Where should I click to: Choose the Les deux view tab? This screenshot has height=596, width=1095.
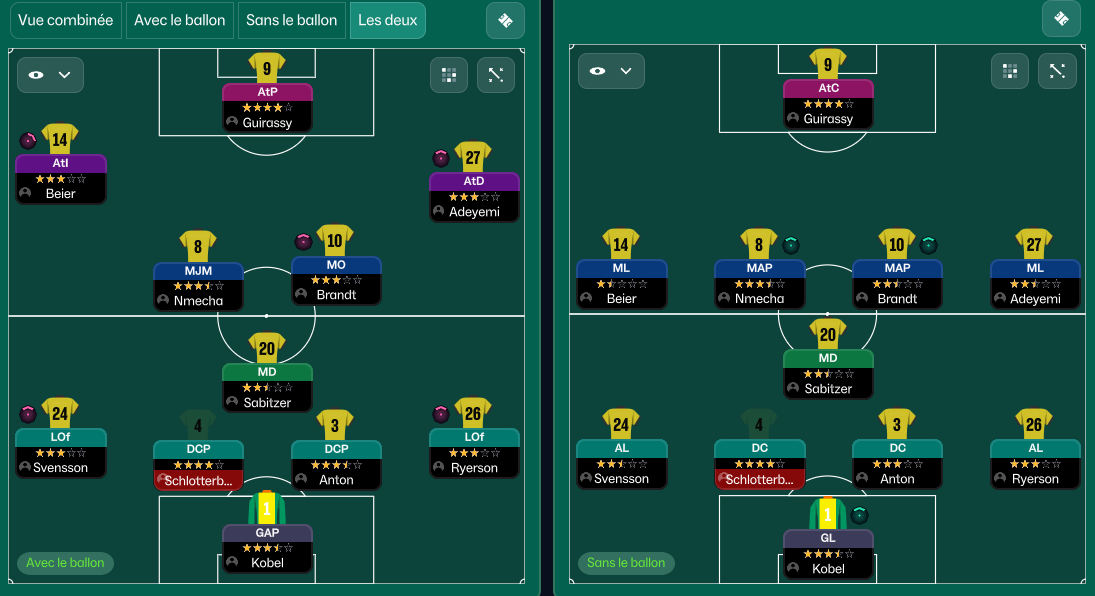pyautogui.click(x=387, y=20)
